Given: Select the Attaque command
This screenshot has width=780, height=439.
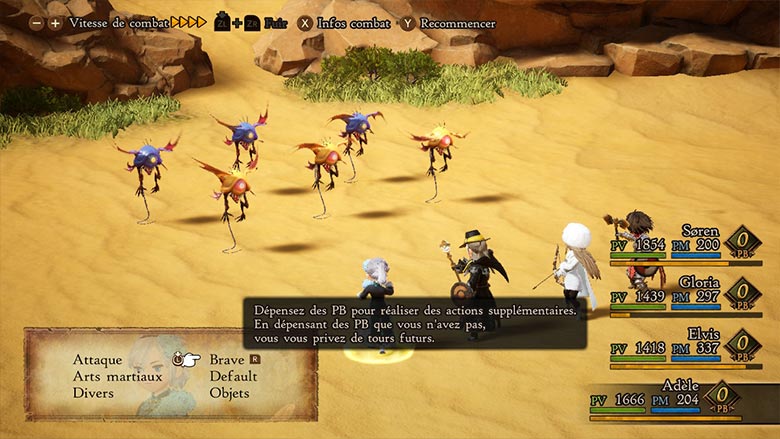Looking at the screenshot, I should click(97, 360).
